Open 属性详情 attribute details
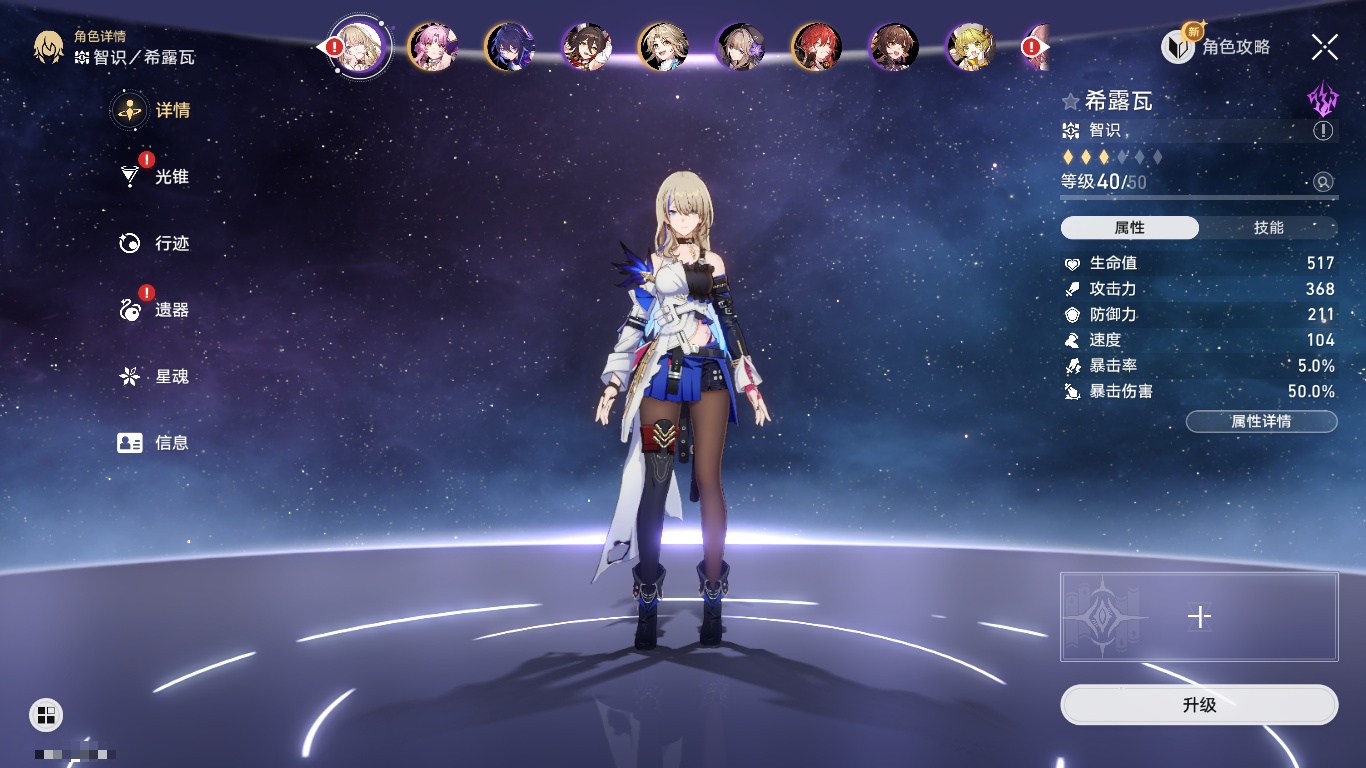The image size is (1366, 768). (x=1261, y=422)
